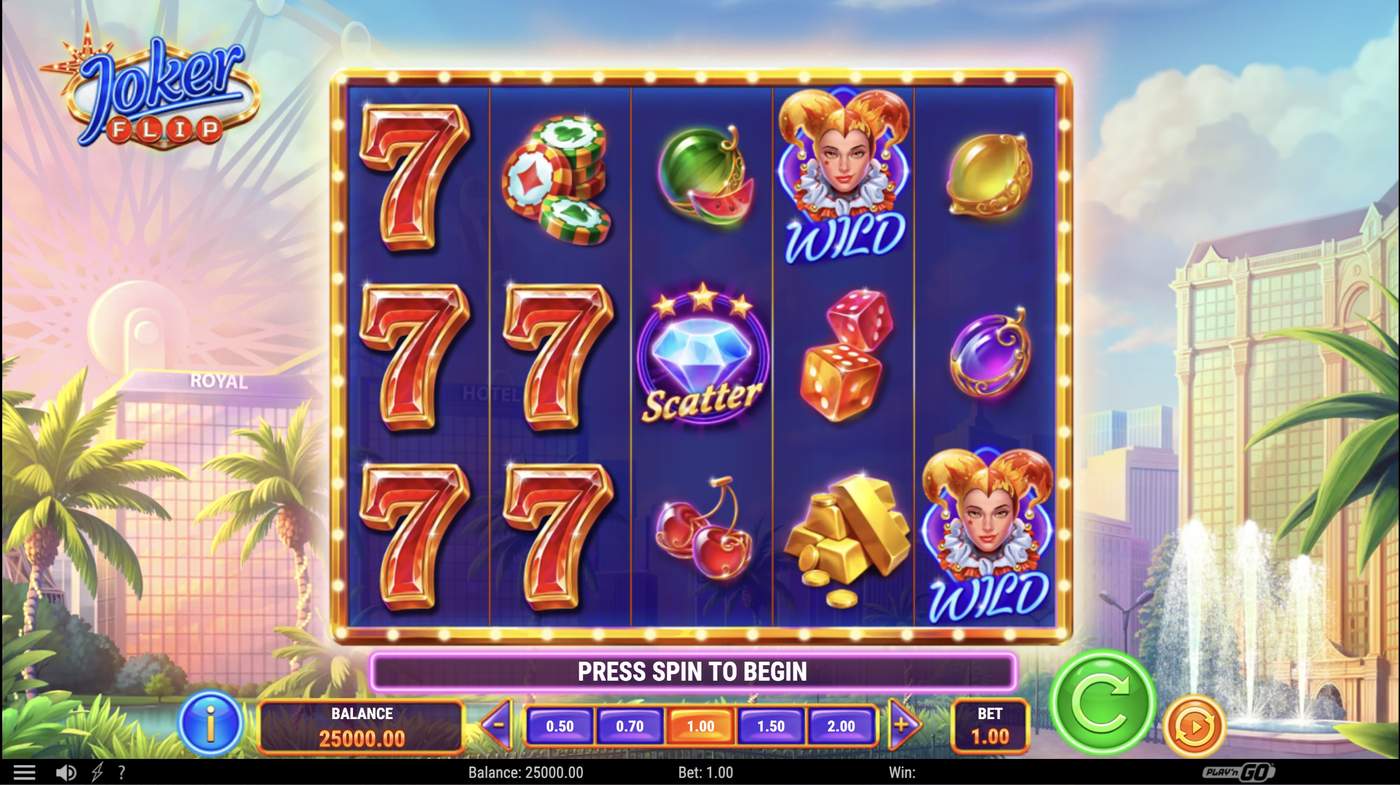Open the hamburger menu
This screenshot has height=785, width=1400.
pyautogui.click(x=24, y=773)
